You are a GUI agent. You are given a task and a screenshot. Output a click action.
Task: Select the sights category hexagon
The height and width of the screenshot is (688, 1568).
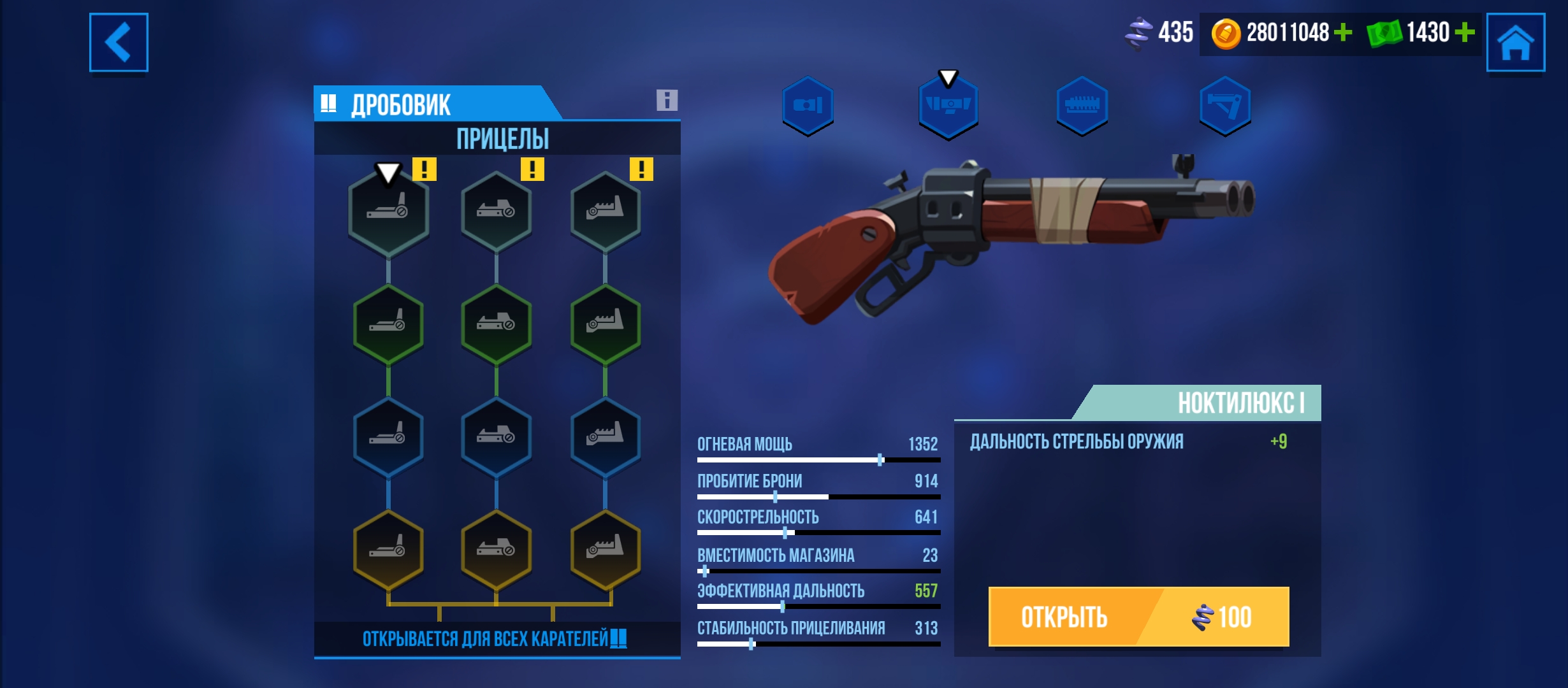(948, 105)
